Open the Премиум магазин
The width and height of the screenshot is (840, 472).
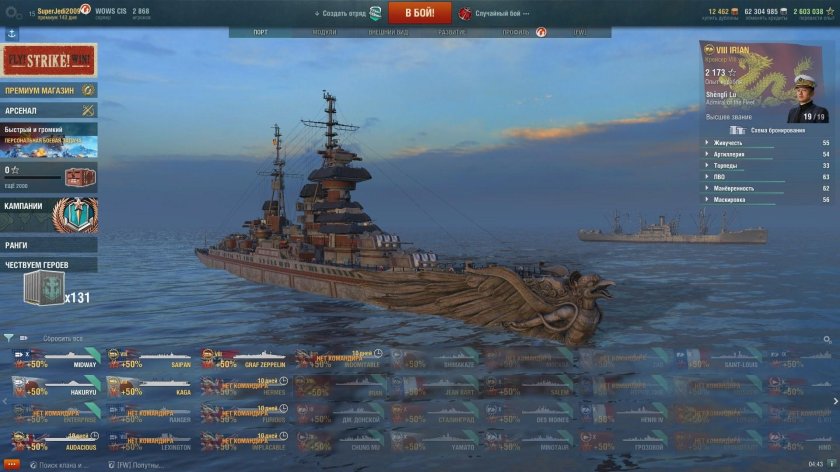click(48, 90)
